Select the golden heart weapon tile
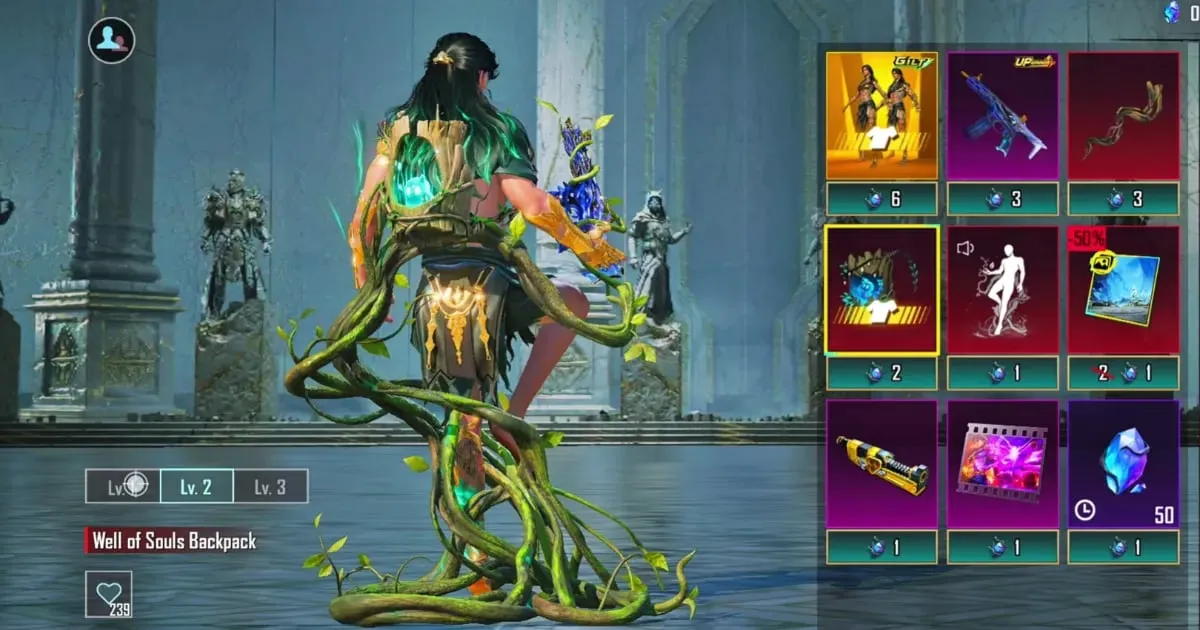This screenshot has height=630, width=1200. click(x=882, y=464)
